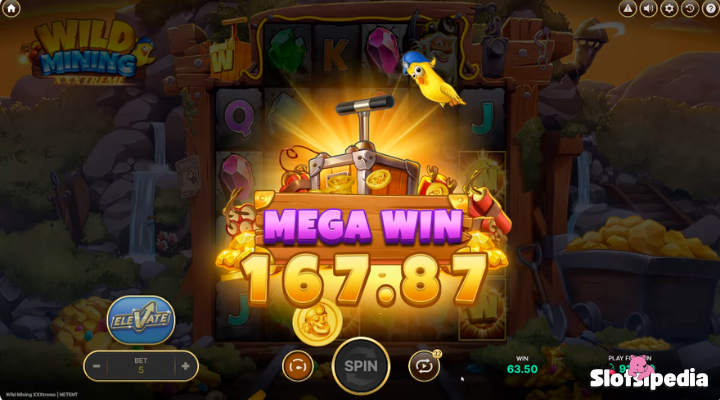Spin the reels with the SPIN button
The image size is (720, 400).
361,366
